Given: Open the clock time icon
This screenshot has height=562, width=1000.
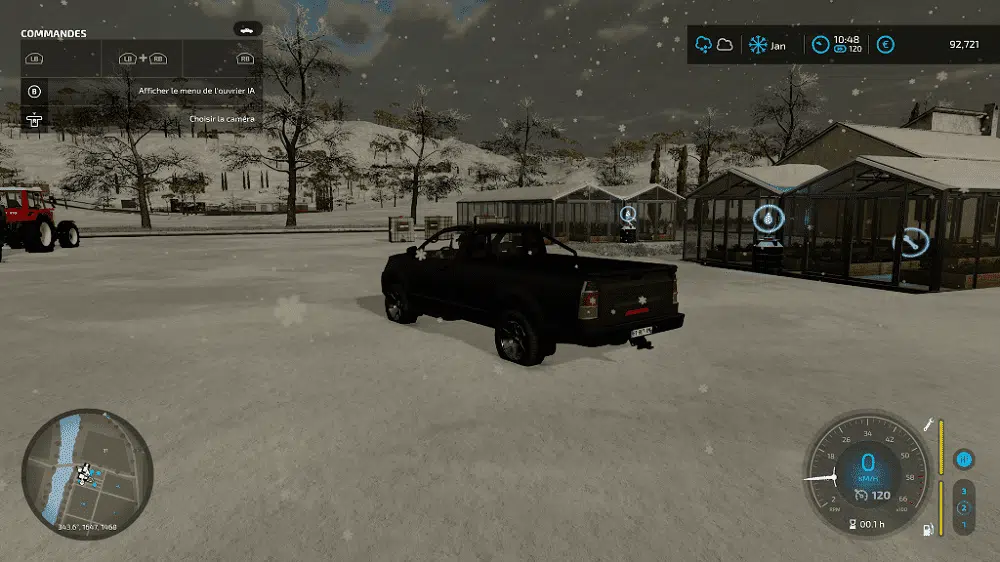Looking at the screenshot, I should 820,44.
